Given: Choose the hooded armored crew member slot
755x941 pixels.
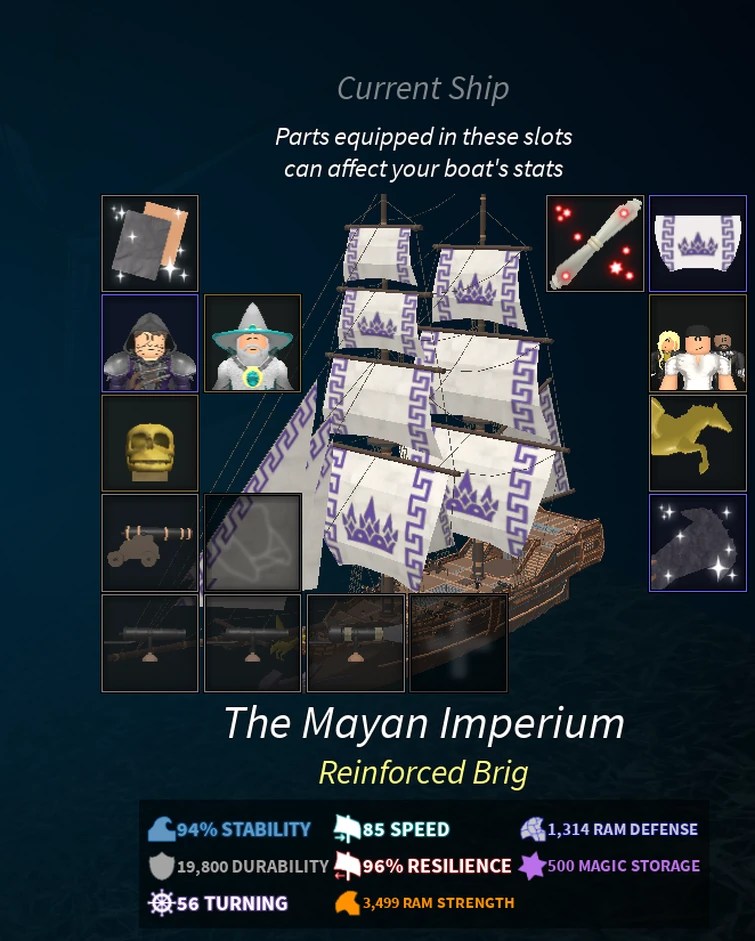Looking at the screenshot, I should (x=150, y=343).
